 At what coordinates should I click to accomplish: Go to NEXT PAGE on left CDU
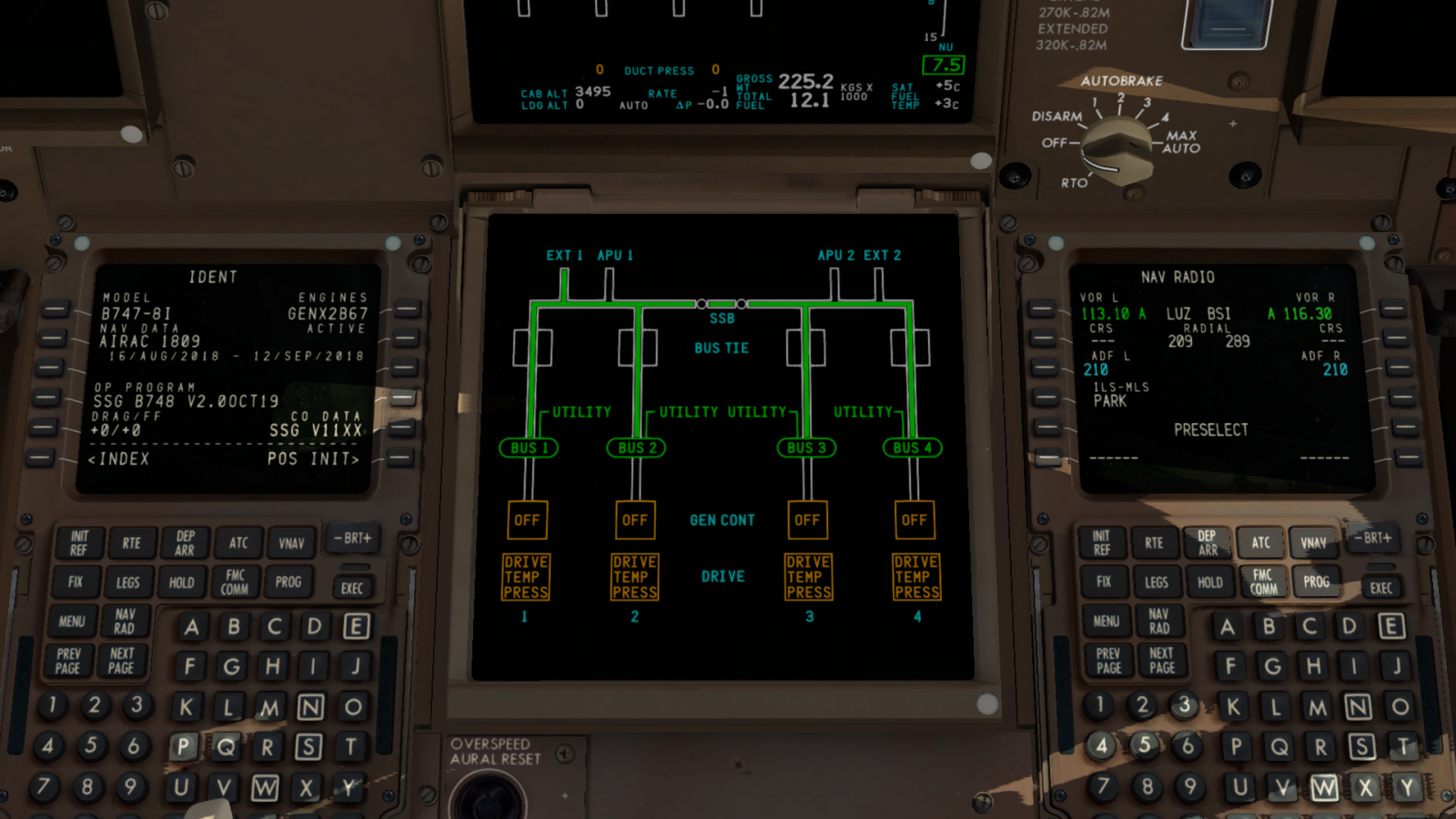121,661
